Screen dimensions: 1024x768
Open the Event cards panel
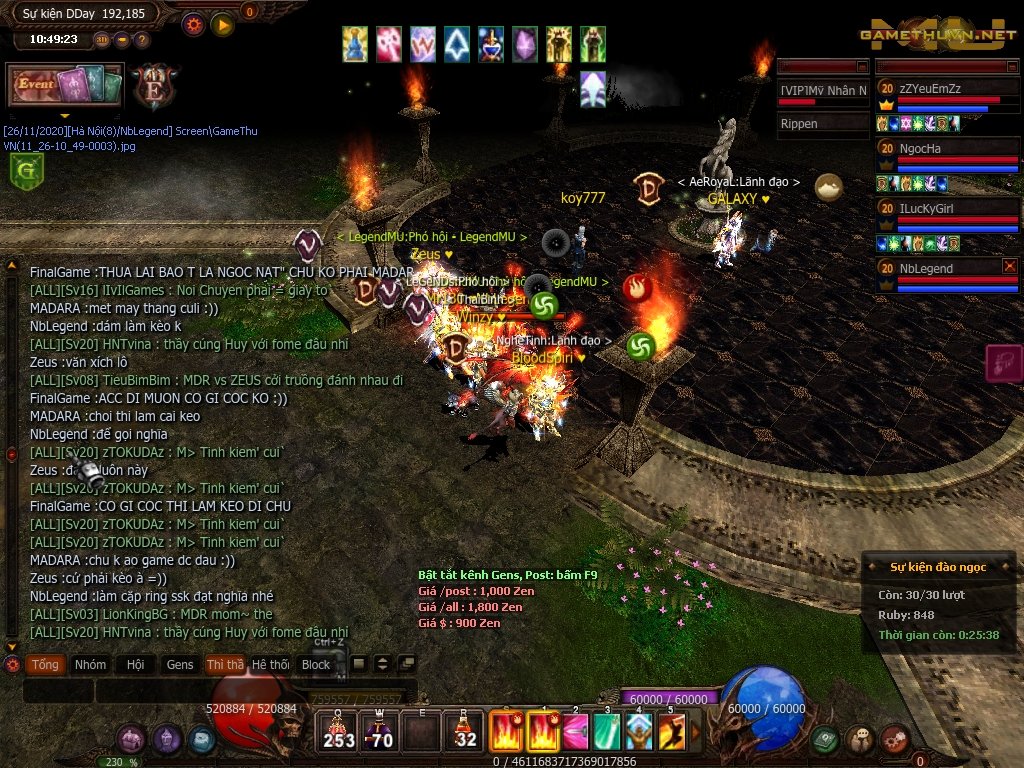click(x=65, y=85)
